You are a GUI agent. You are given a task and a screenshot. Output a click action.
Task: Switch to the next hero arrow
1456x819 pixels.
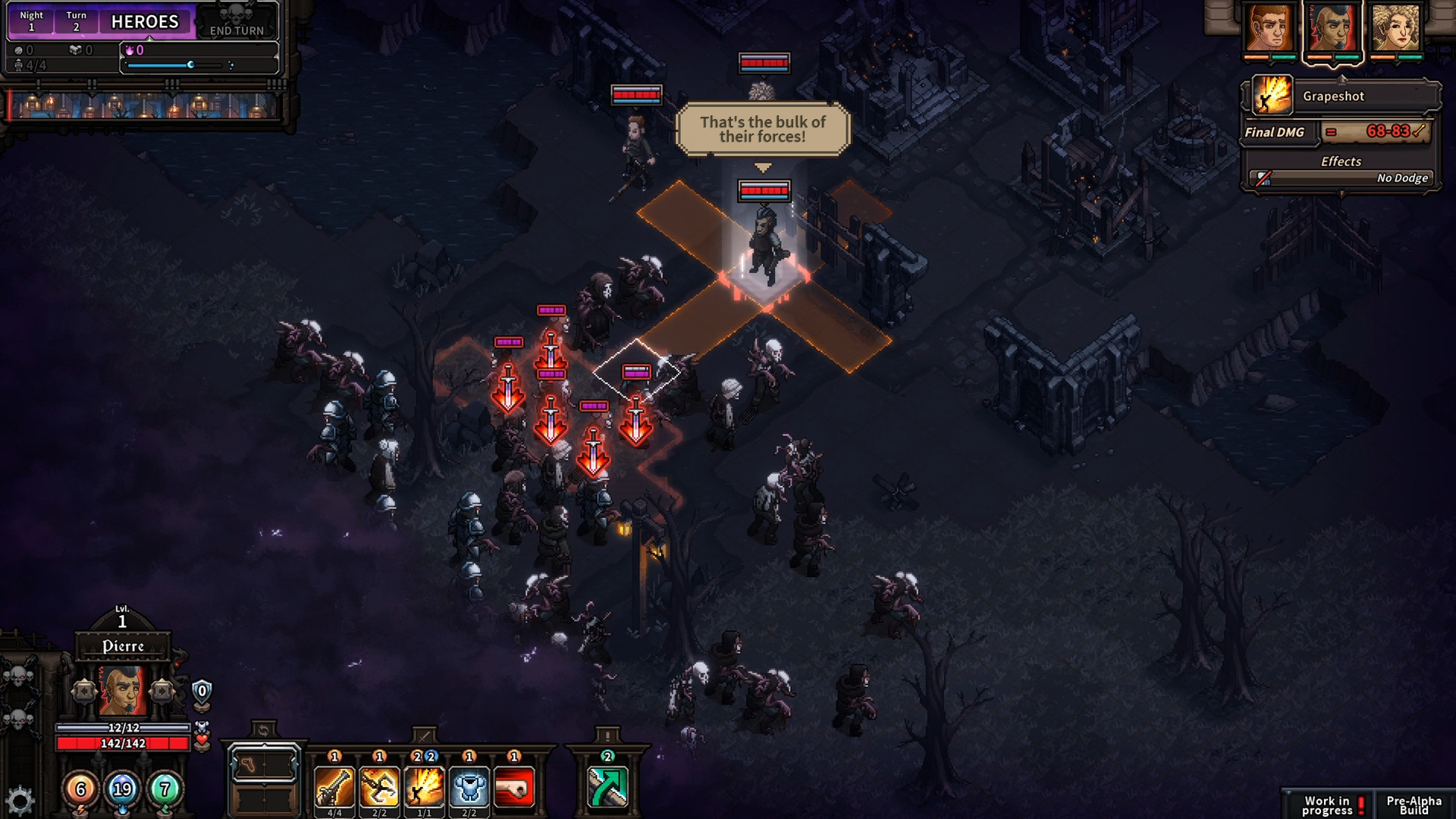pyautogui.click(x=162, y=692)
